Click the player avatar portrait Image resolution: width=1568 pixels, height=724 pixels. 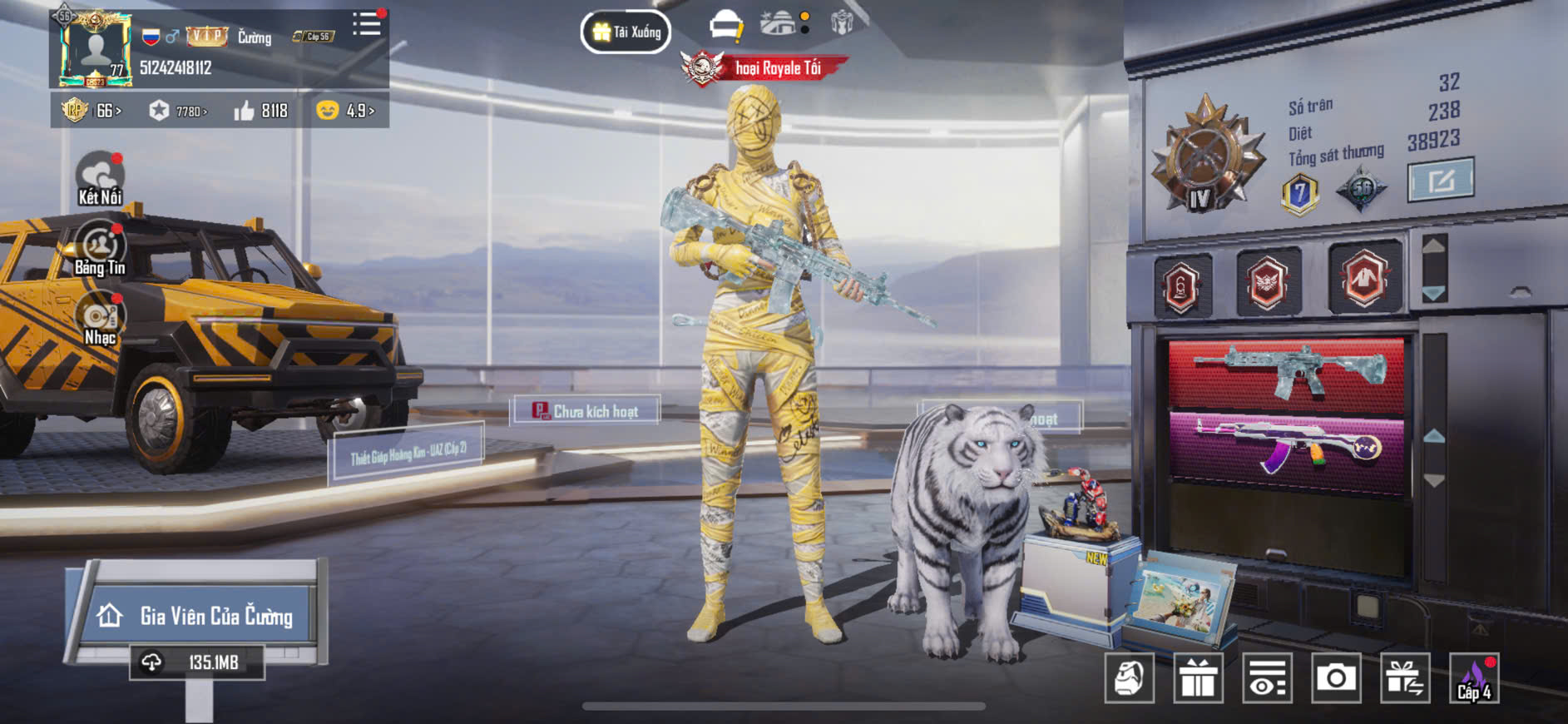tap(95, 50)
